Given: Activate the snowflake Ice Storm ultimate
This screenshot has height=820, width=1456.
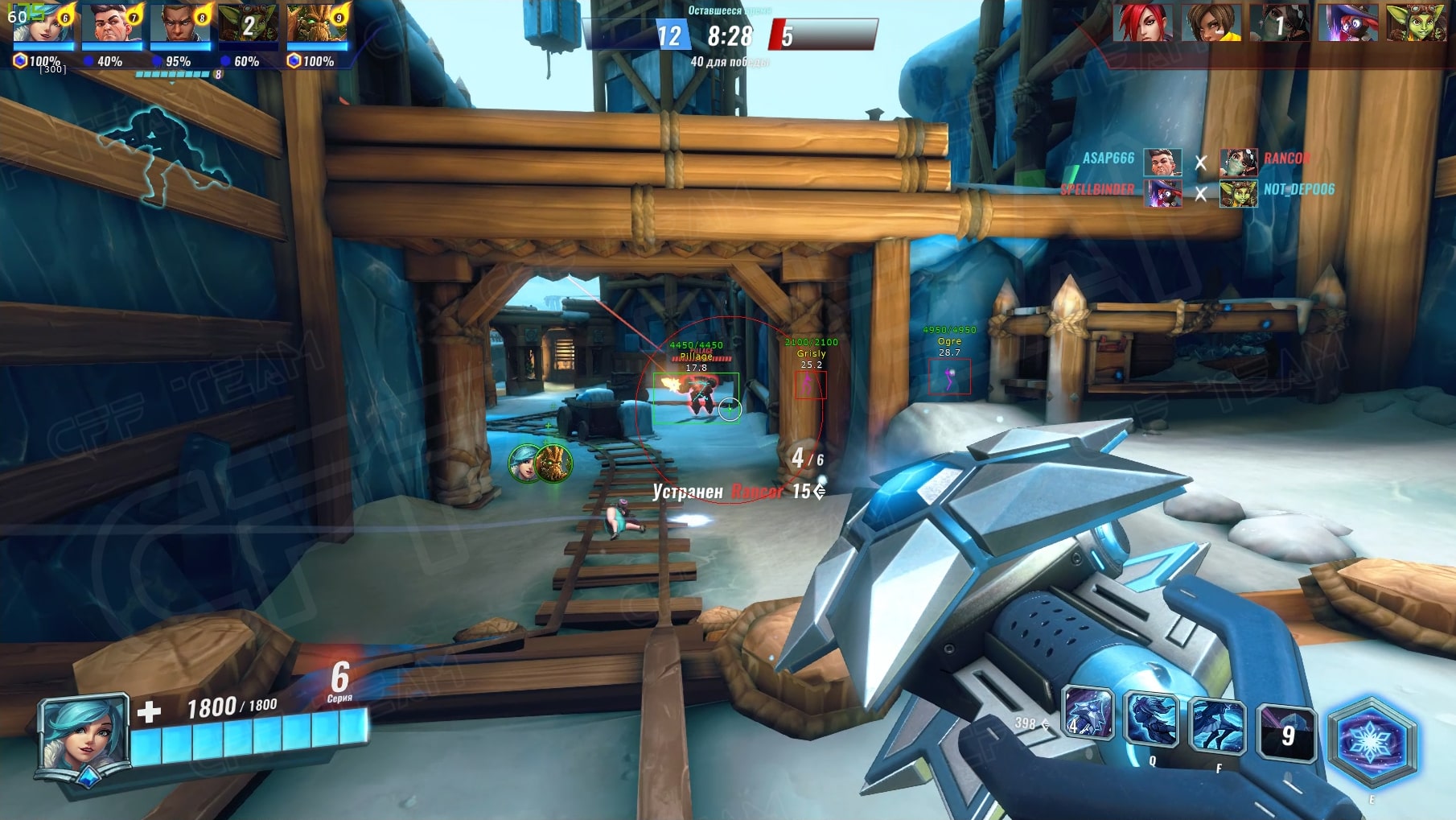Looking at the screenshot, I should (1370, 741).
